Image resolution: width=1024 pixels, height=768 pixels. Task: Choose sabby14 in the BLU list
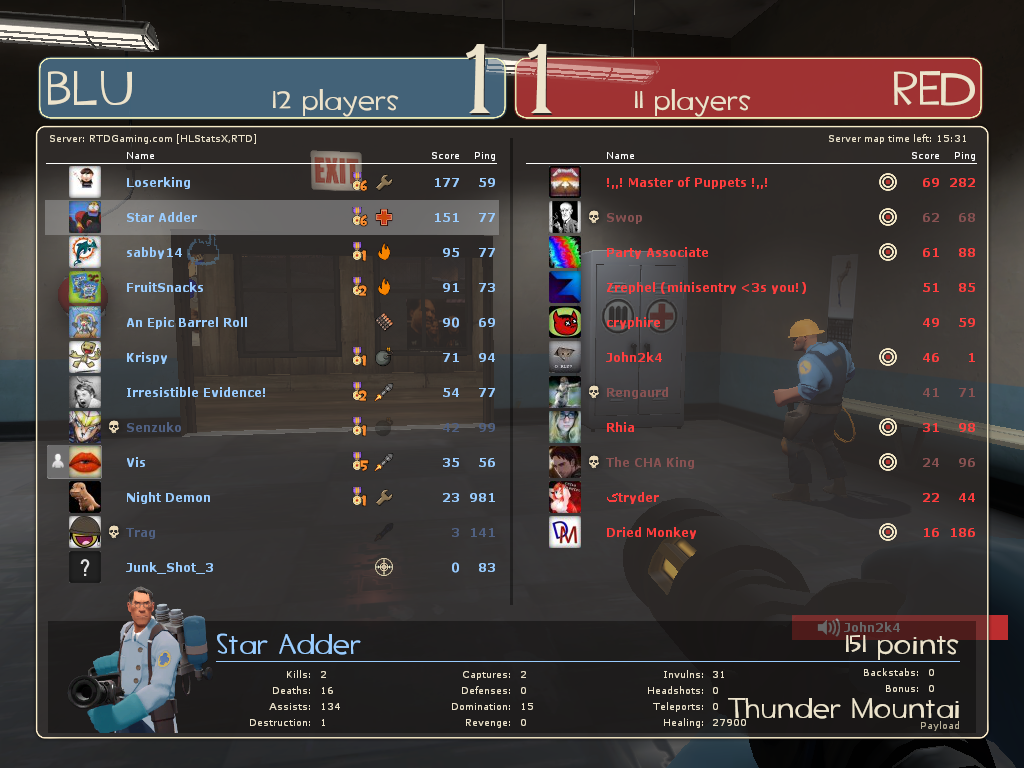(x=154, y=253)
